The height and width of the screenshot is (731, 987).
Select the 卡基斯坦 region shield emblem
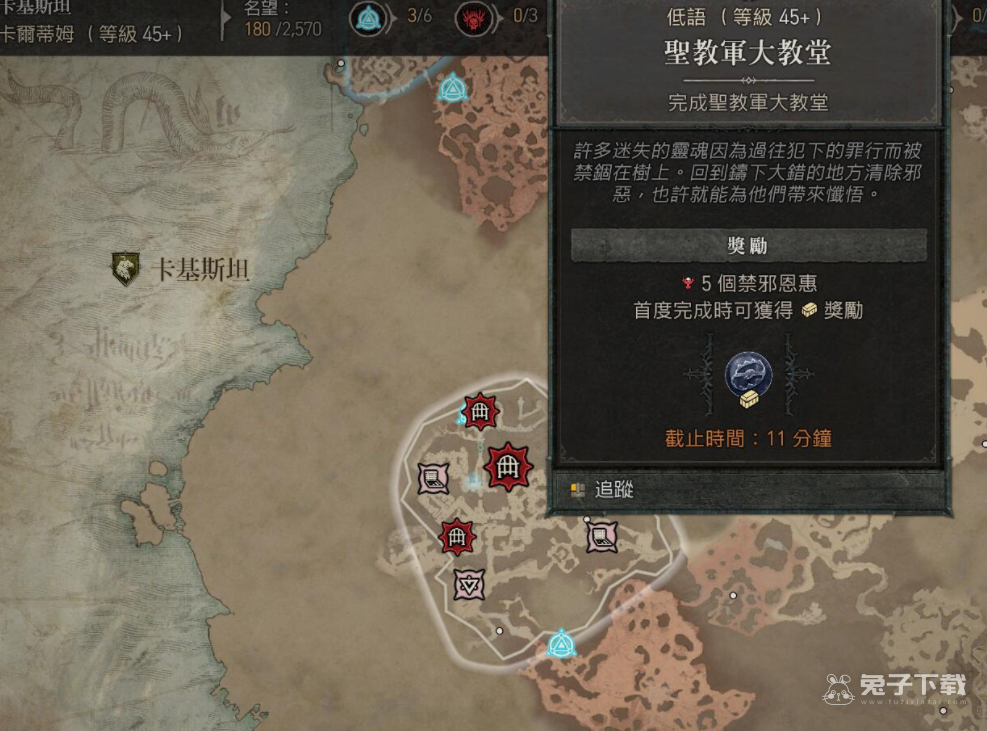[126, 269]
